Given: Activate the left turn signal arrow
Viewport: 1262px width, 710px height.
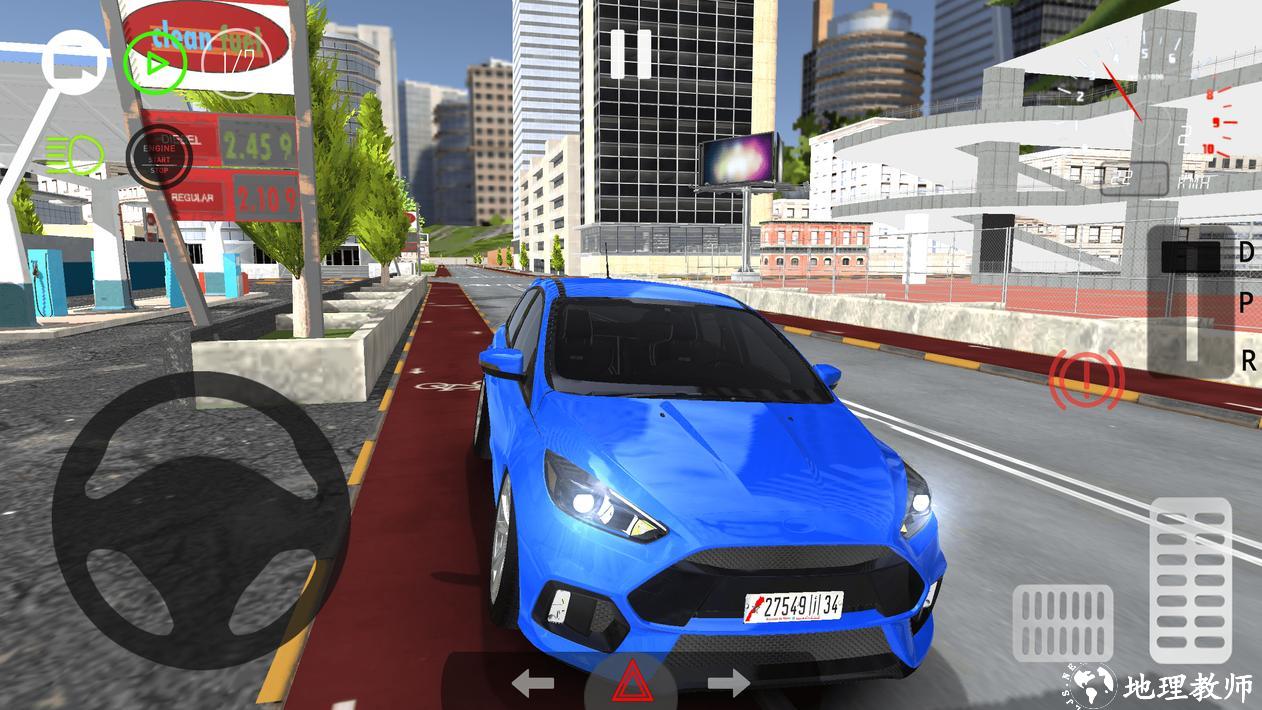Looking at the screenshot, I should click(533, 684).
